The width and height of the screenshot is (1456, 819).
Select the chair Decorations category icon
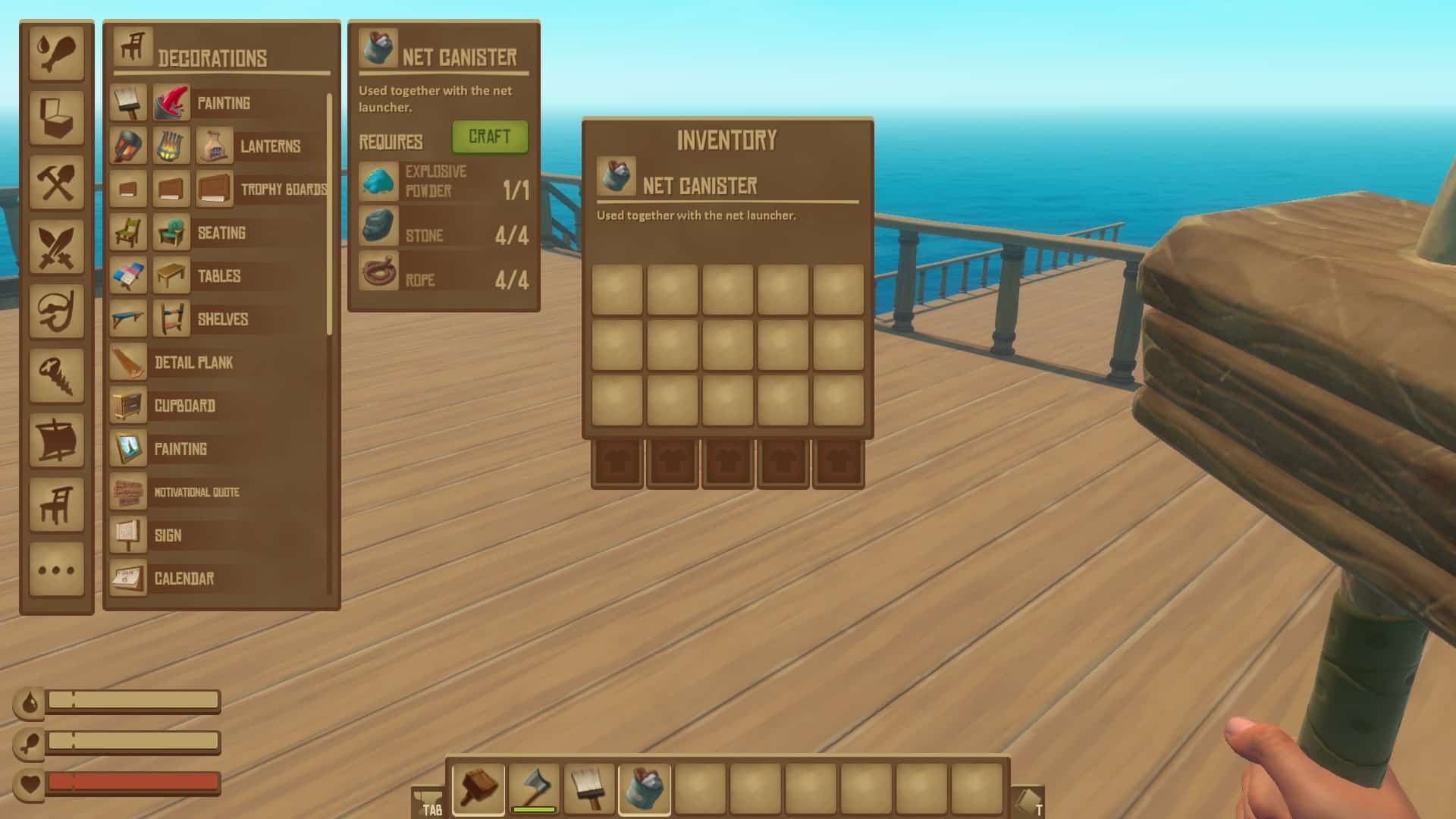58,507
